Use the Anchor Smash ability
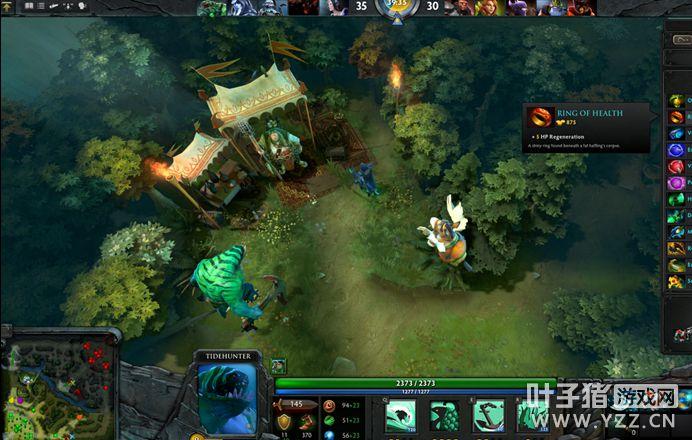Image resolution: width=692 pixels, height=440 pixels. tap(488, 415)
